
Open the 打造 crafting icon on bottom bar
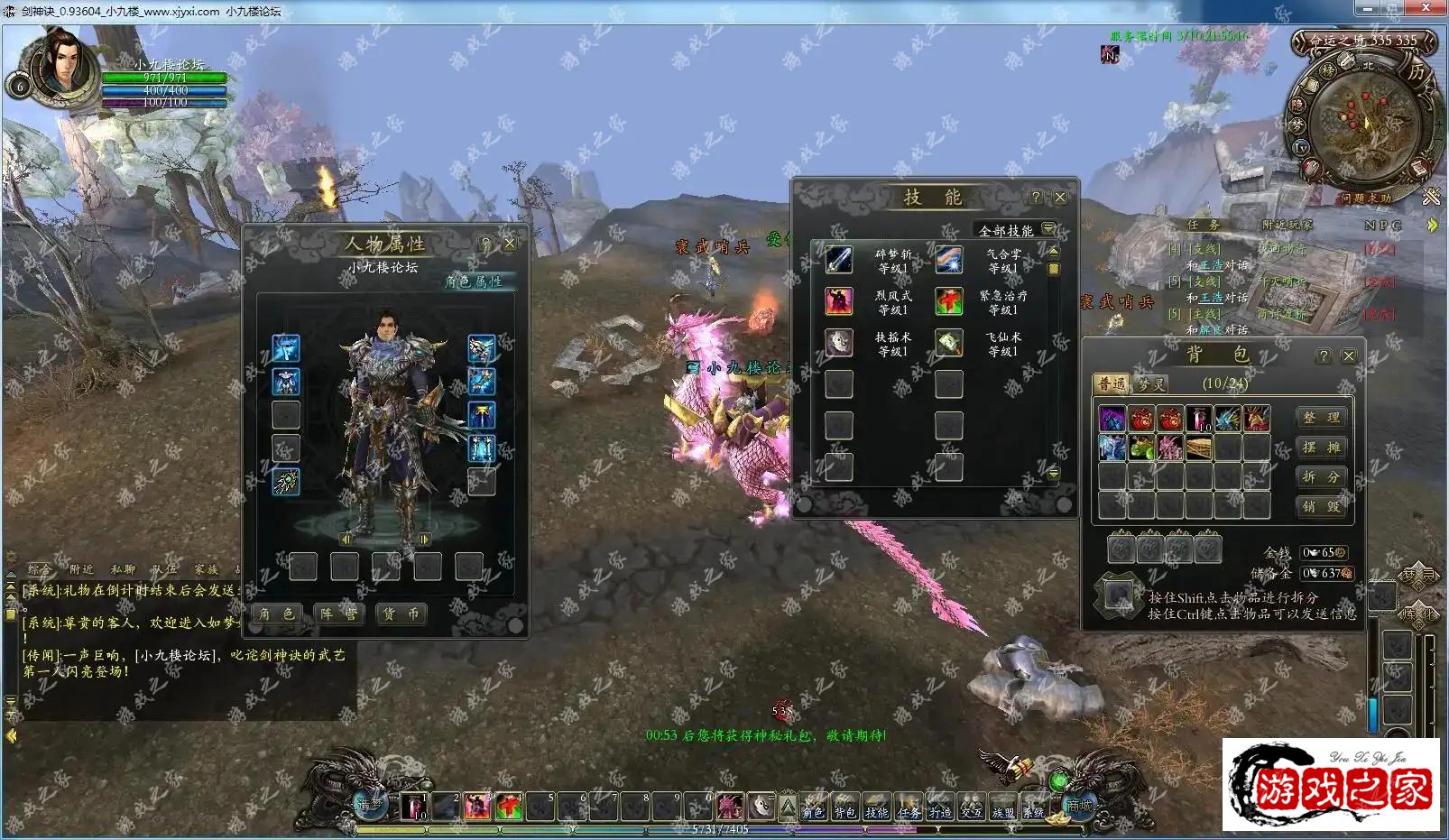(938, 809)
